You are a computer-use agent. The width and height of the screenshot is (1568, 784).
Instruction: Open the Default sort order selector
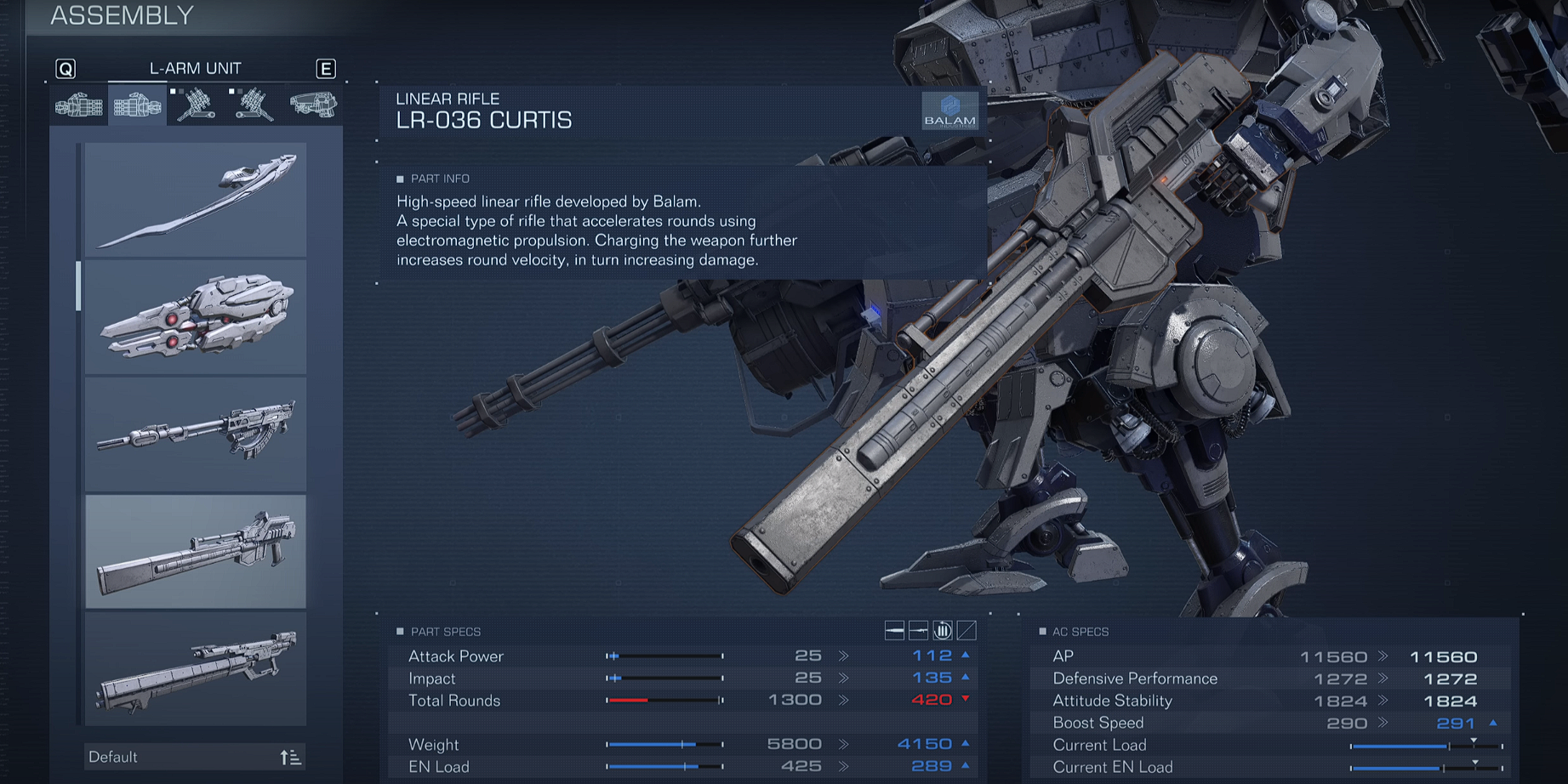pyautogui.click(x=194, y=756)
